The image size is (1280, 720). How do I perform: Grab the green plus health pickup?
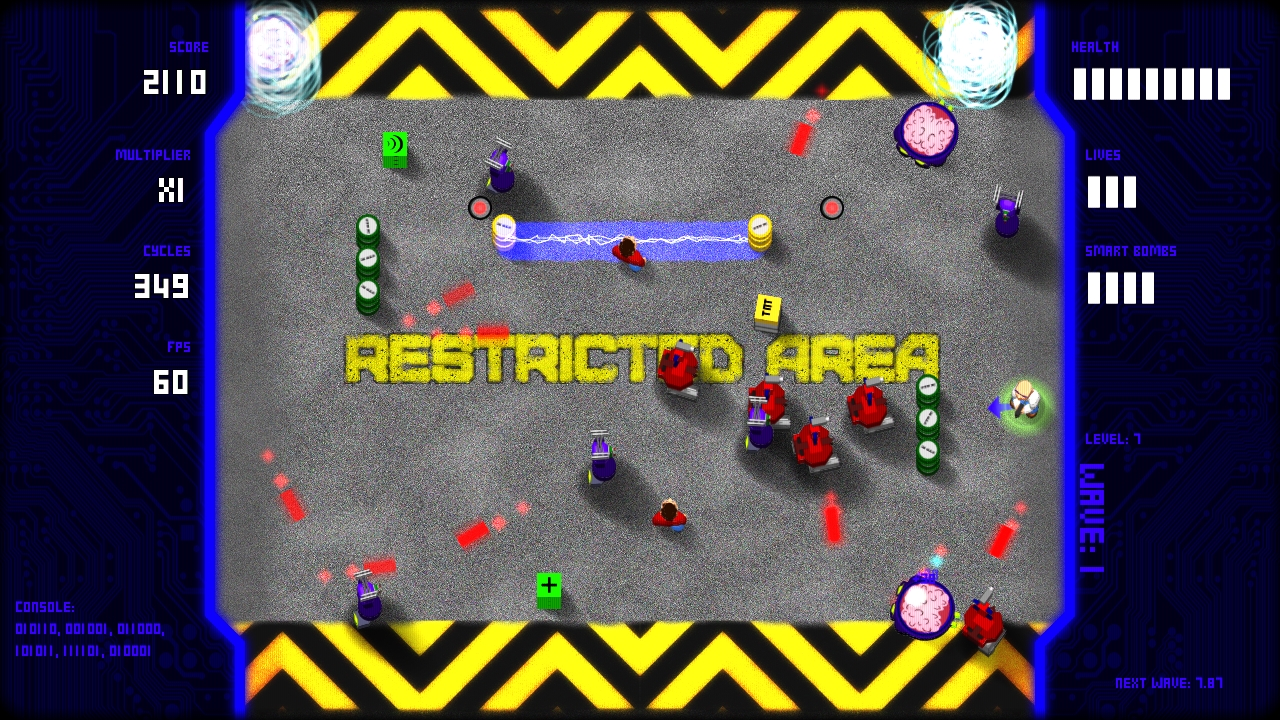tap(549, 588)
